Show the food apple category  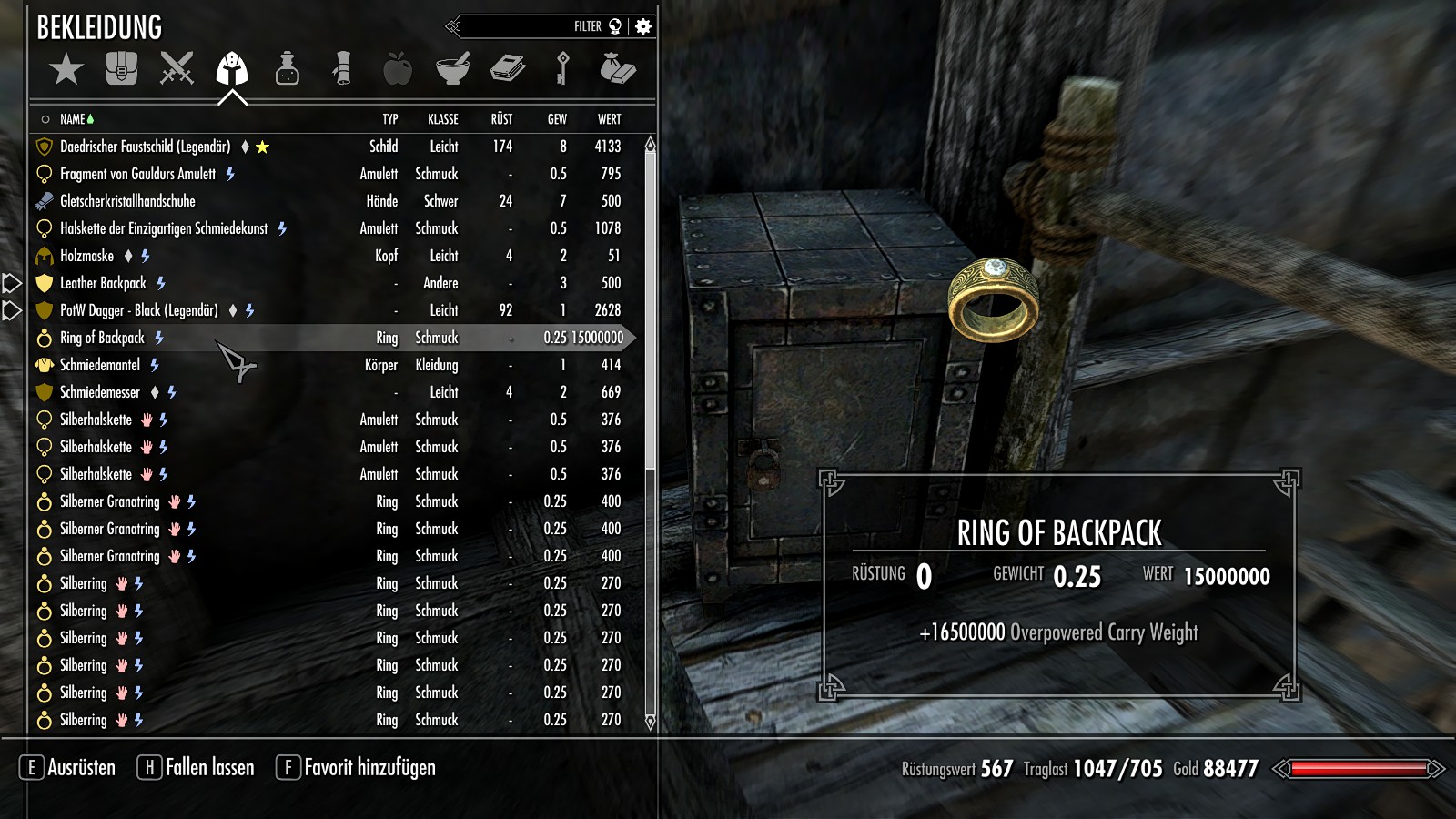[x=398, y=69]
